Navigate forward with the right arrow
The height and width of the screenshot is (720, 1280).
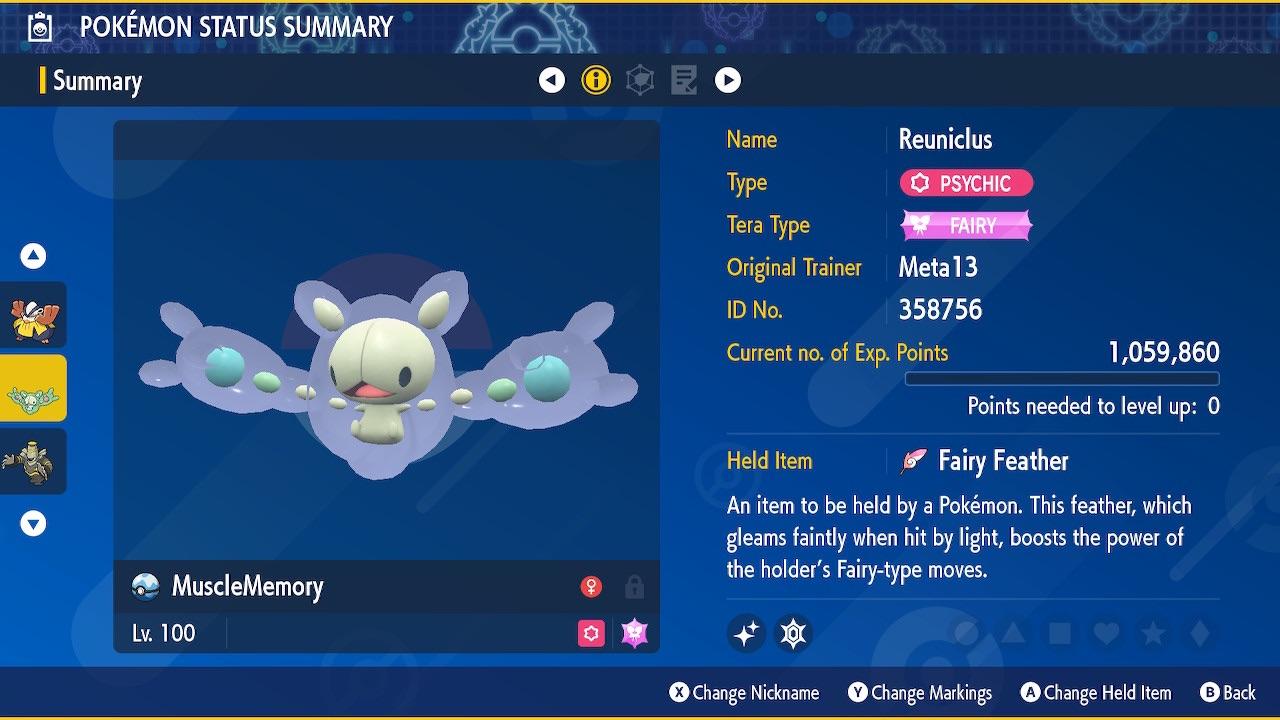(x=728, y=80)
